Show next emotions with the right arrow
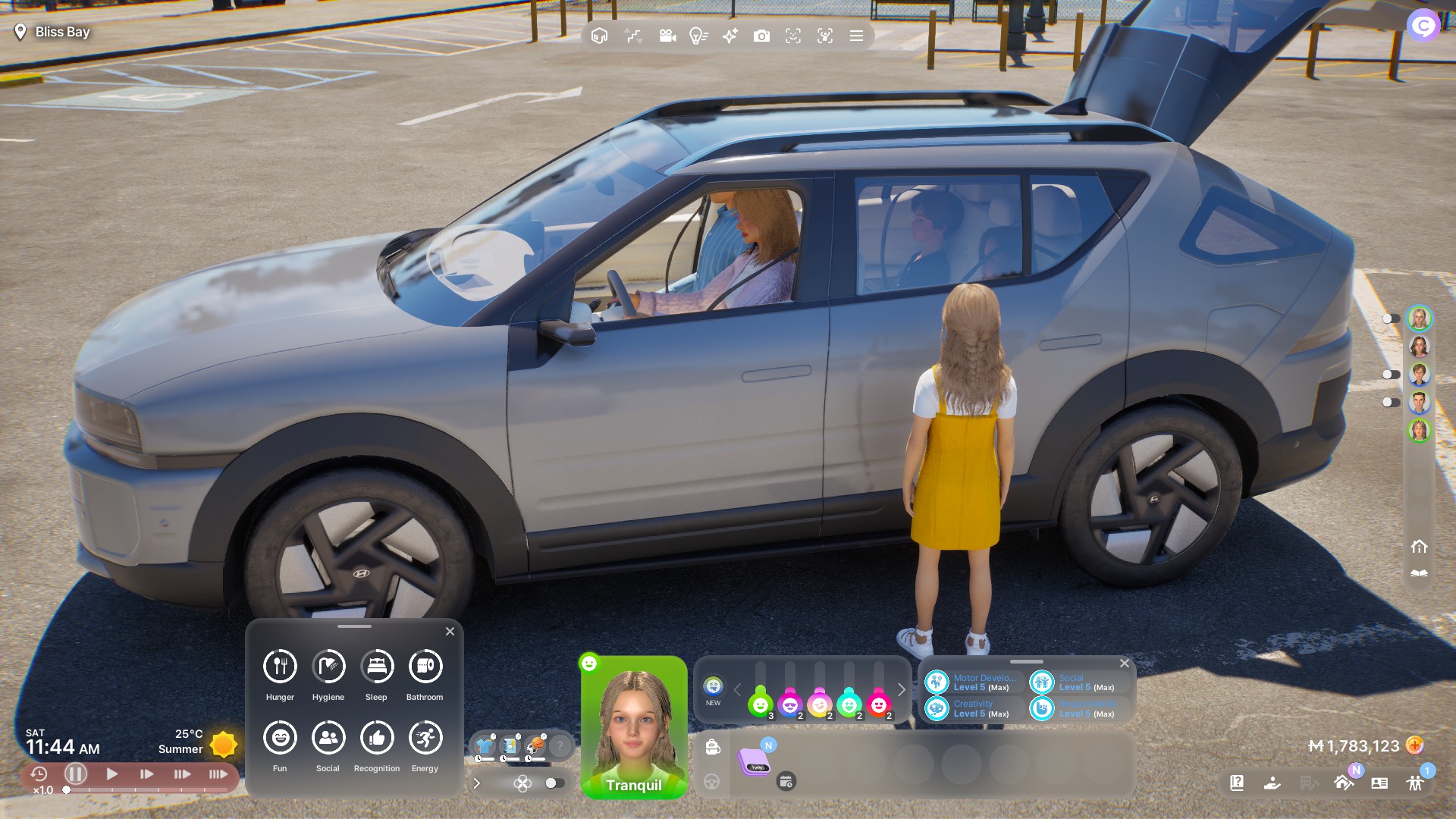 [901, 689]
